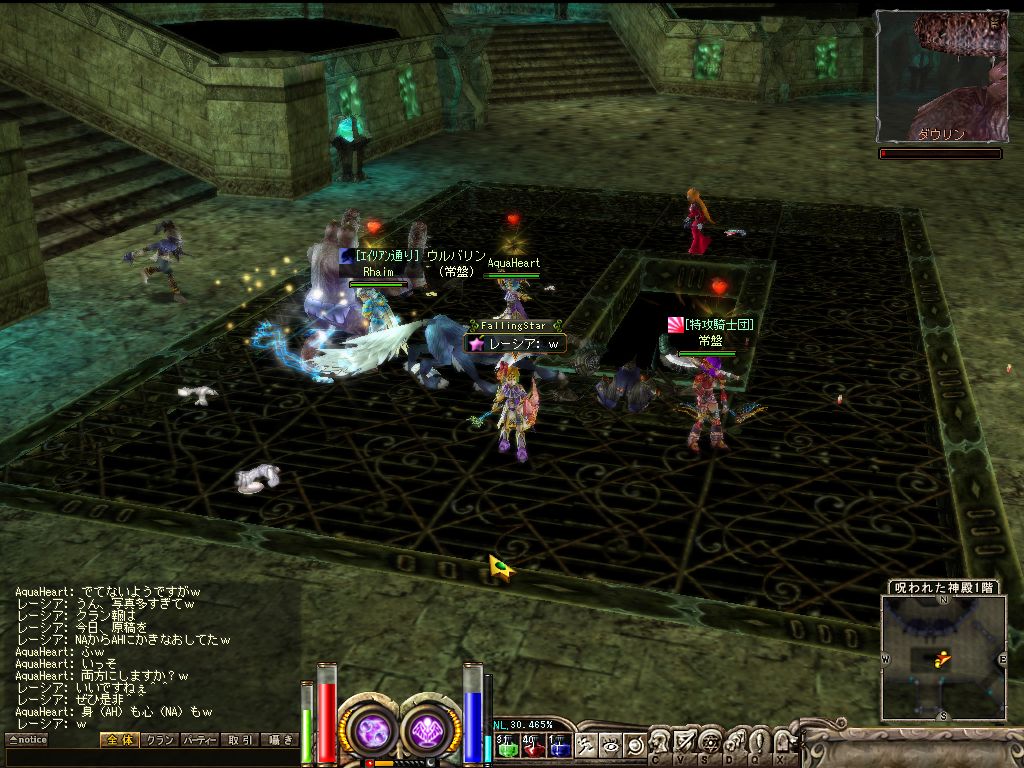Switch to the 囁き whisper tab
1024x768 pixels.
click(280, 740)
